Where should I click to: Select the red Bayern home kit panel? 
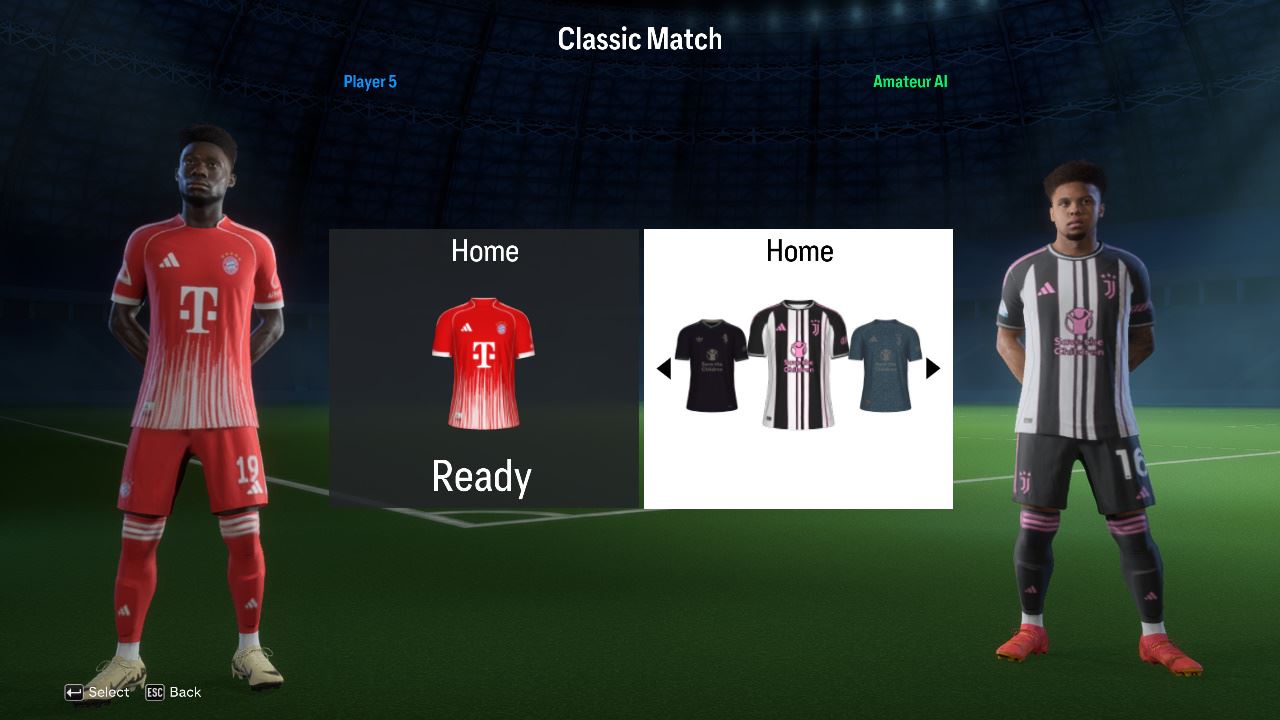coord(484,364)
